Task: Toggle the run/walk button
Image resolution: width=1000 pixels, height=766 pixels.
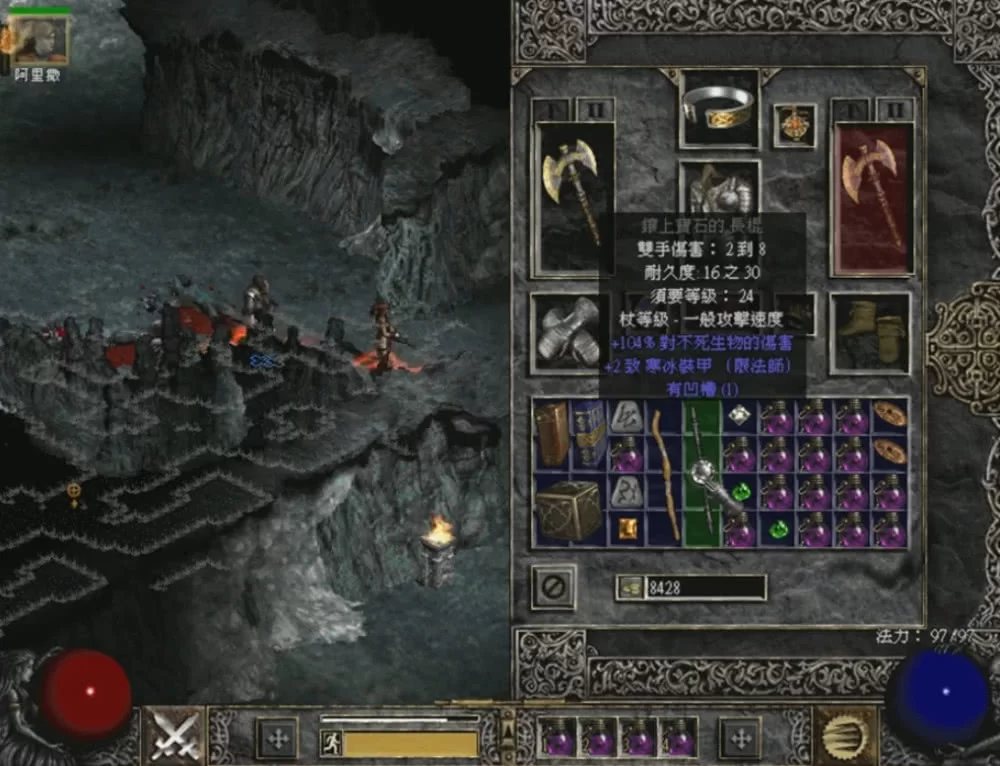Action: 332,743
